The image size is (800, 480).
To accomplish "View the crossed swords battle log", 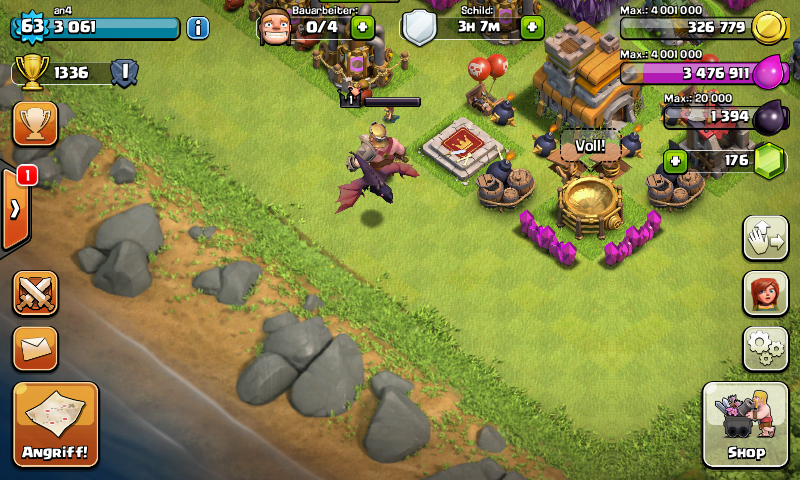I will [x=35, y=294].
